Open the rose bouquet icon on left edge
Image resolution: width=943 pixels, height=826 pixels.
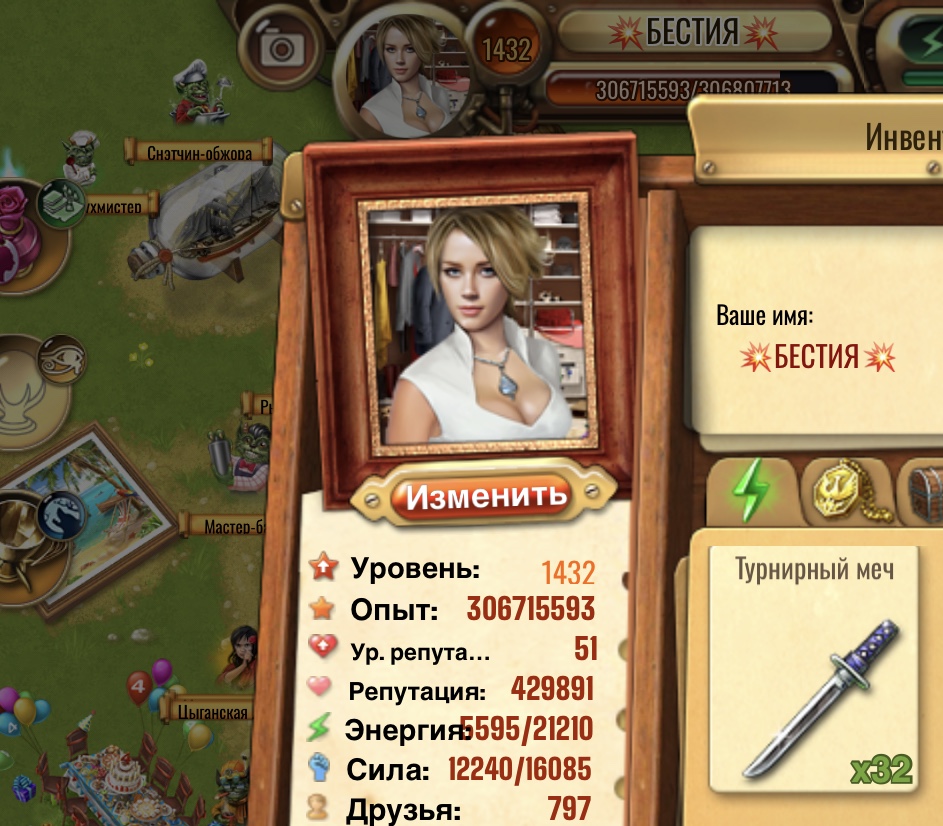coord(18,230)
